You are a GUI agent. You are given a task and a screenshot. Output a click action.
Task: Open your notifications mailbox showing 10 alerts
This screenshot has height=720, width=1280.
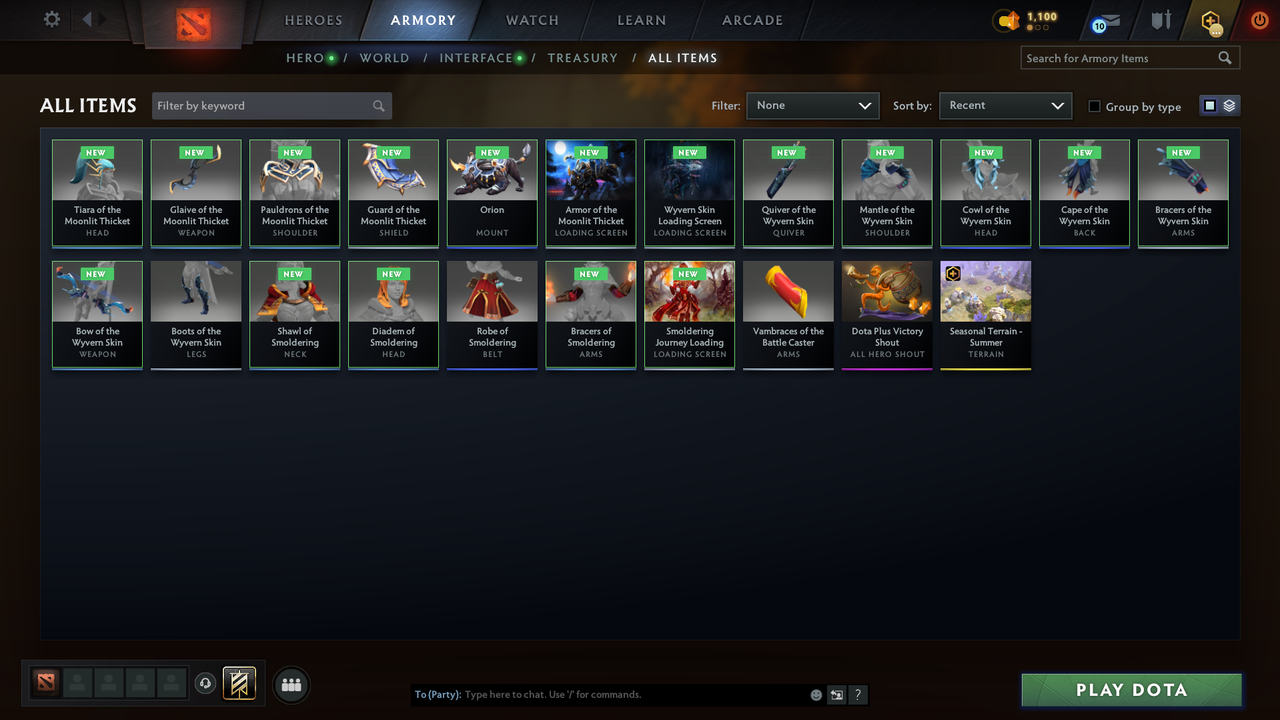(1104, 20)
